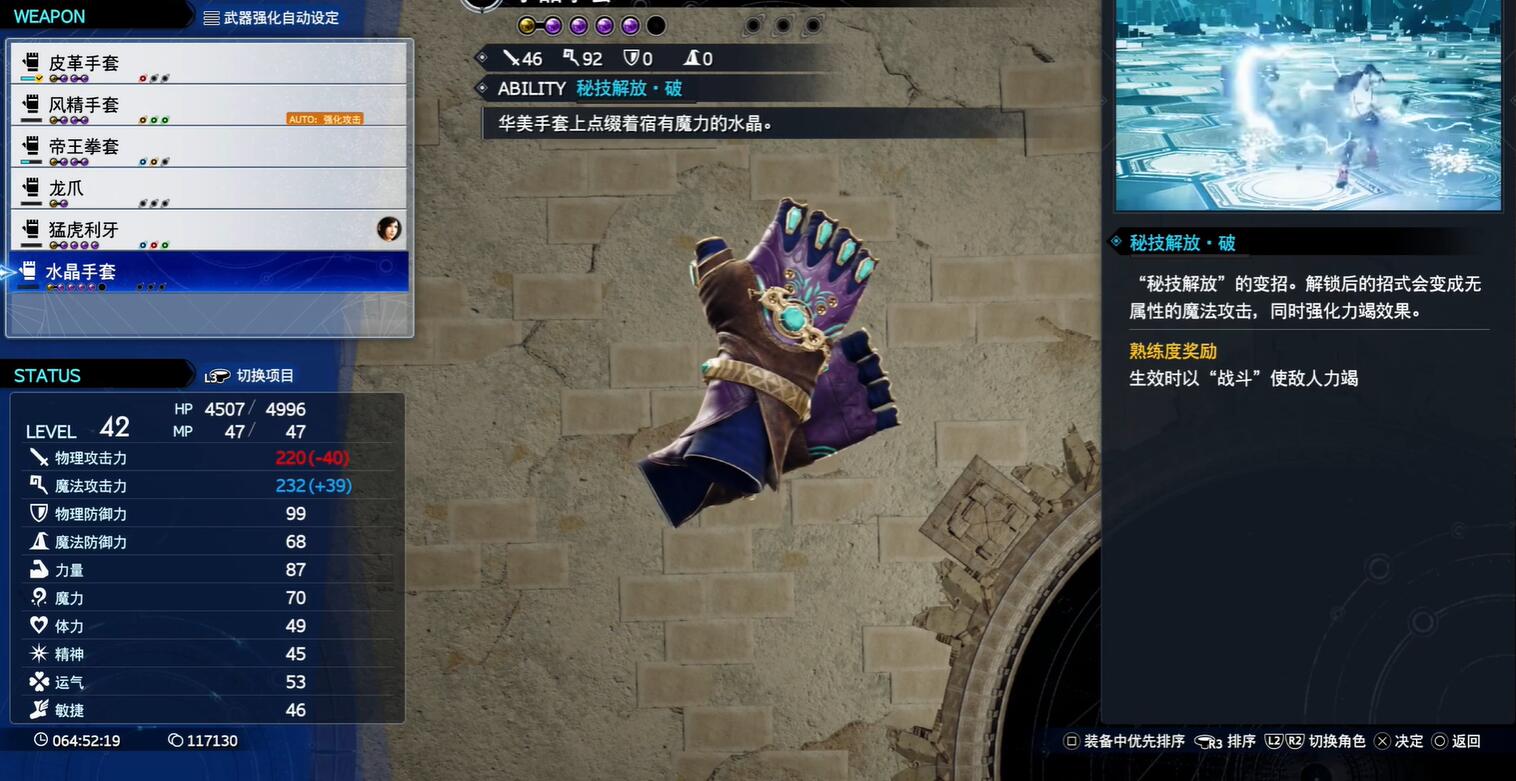Click the 返回 back option
Viewport: 1516px width, 781px height.
point(1456,741)
